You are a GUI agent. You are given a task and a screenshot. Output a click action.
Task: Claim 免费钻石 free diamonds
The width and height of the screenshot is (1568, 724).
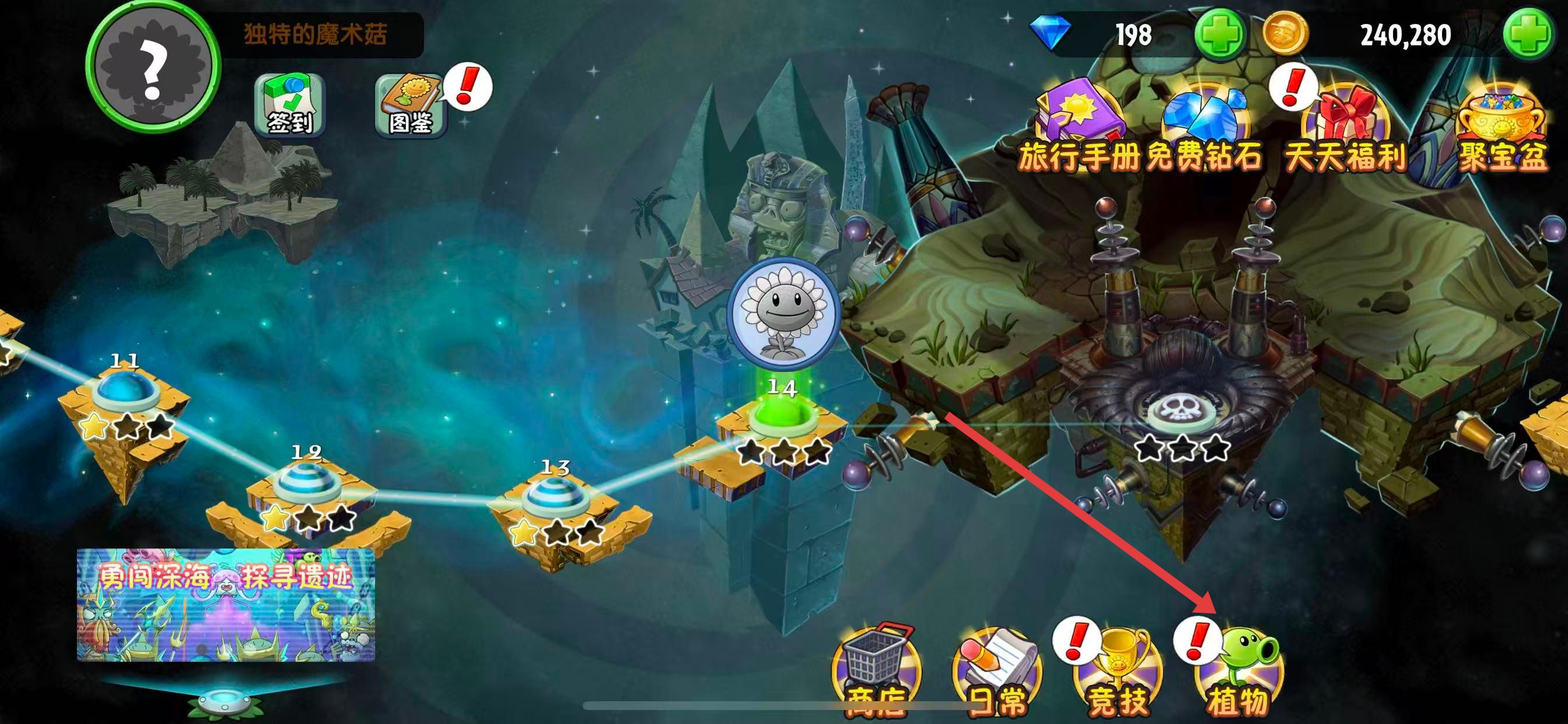click(x=1205, y=125)
